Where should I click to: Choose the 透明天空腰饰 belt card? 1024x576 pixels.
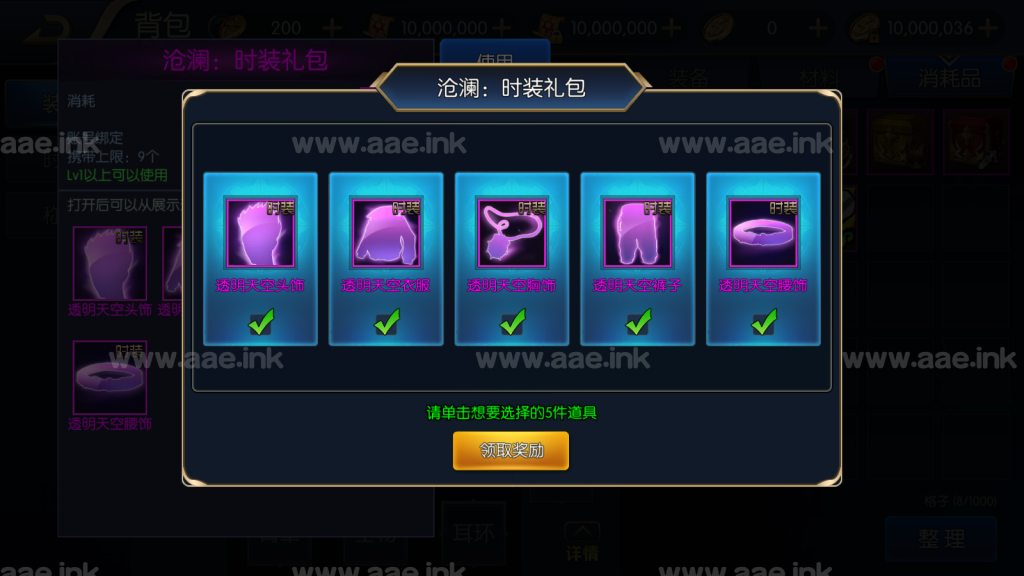click(764, 258)
